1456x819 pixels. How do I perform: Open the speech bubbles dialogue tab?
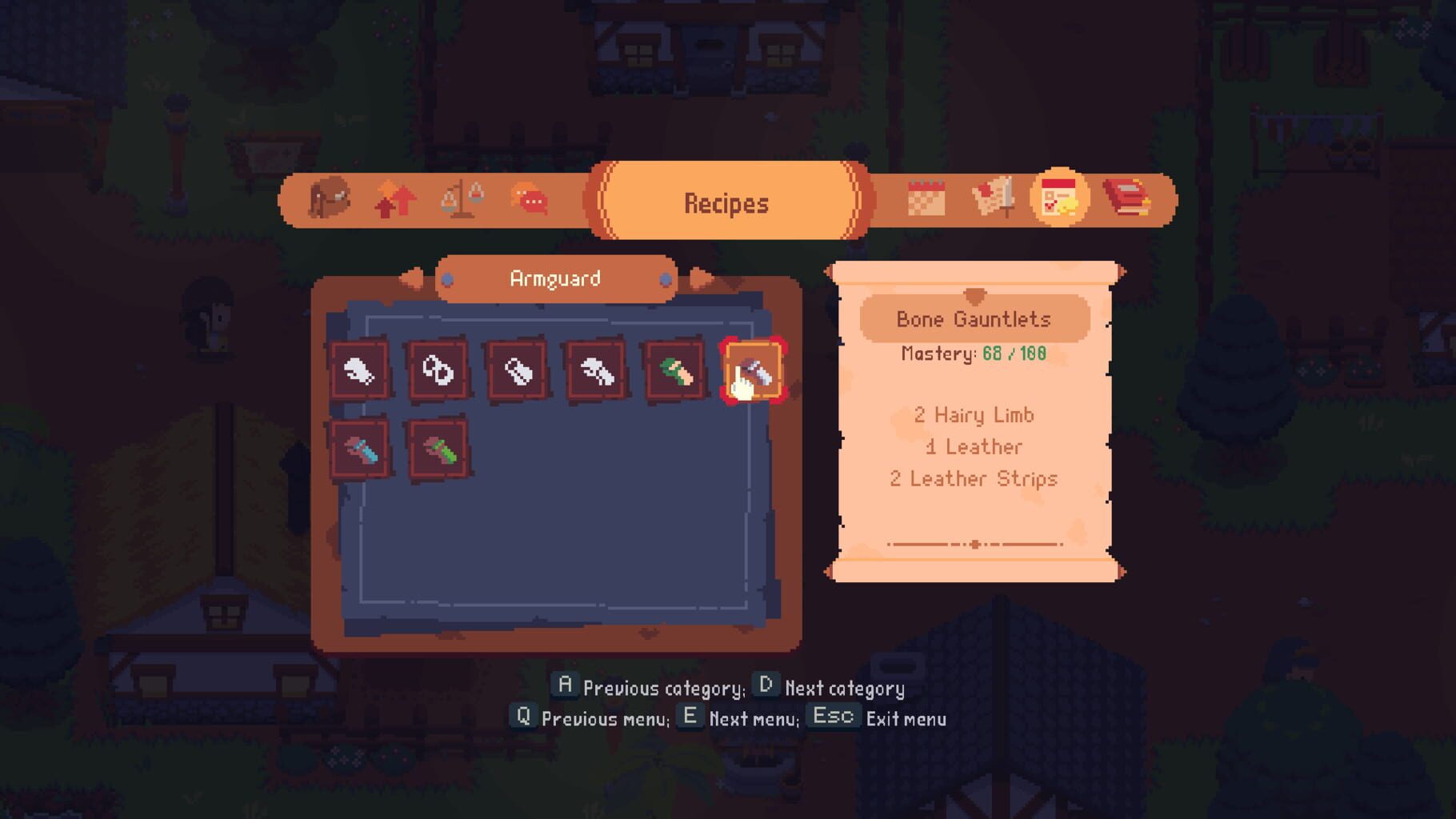(x=528, y=202)
